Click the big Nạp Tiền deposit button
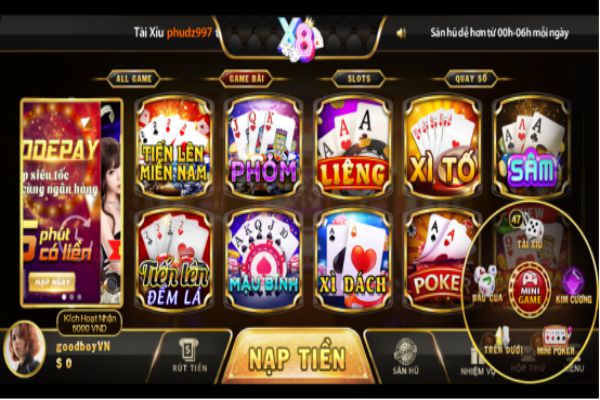Screen dimensions: 600x400 click(x=297, y=358)
